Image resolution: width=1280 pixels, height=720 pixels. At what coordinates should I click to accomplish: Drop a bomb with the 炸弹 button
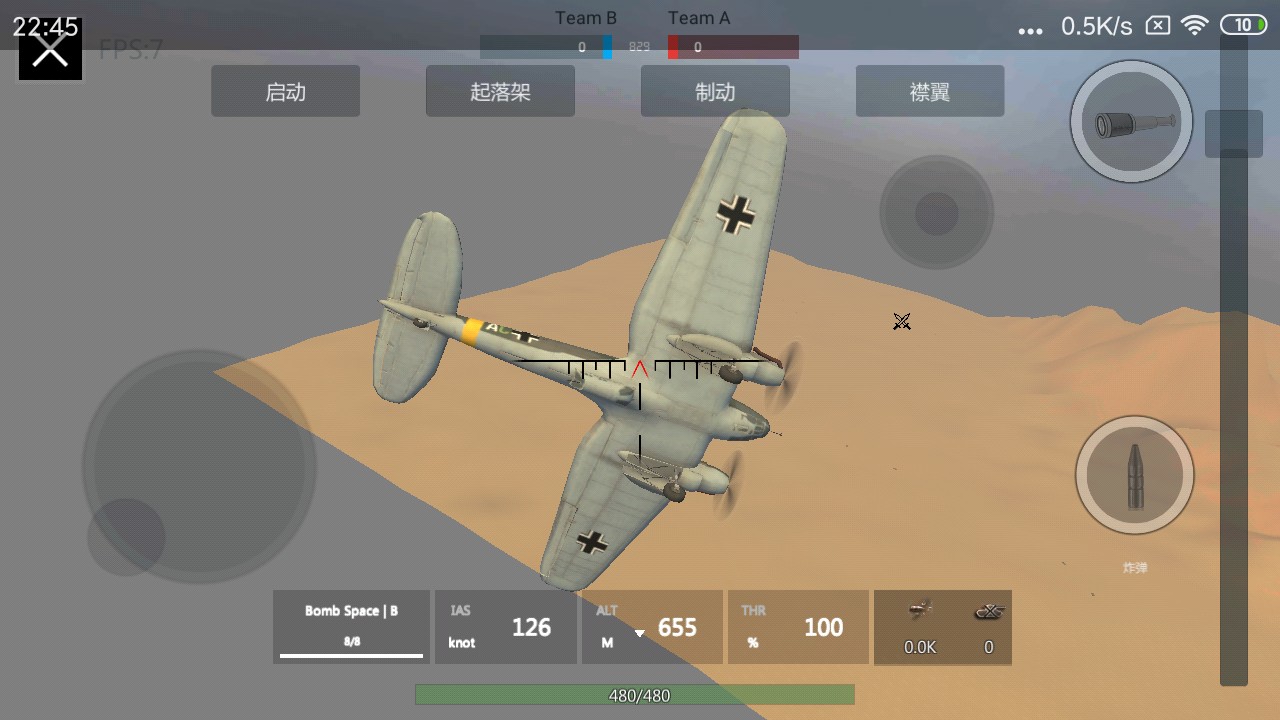point(1135,476)
